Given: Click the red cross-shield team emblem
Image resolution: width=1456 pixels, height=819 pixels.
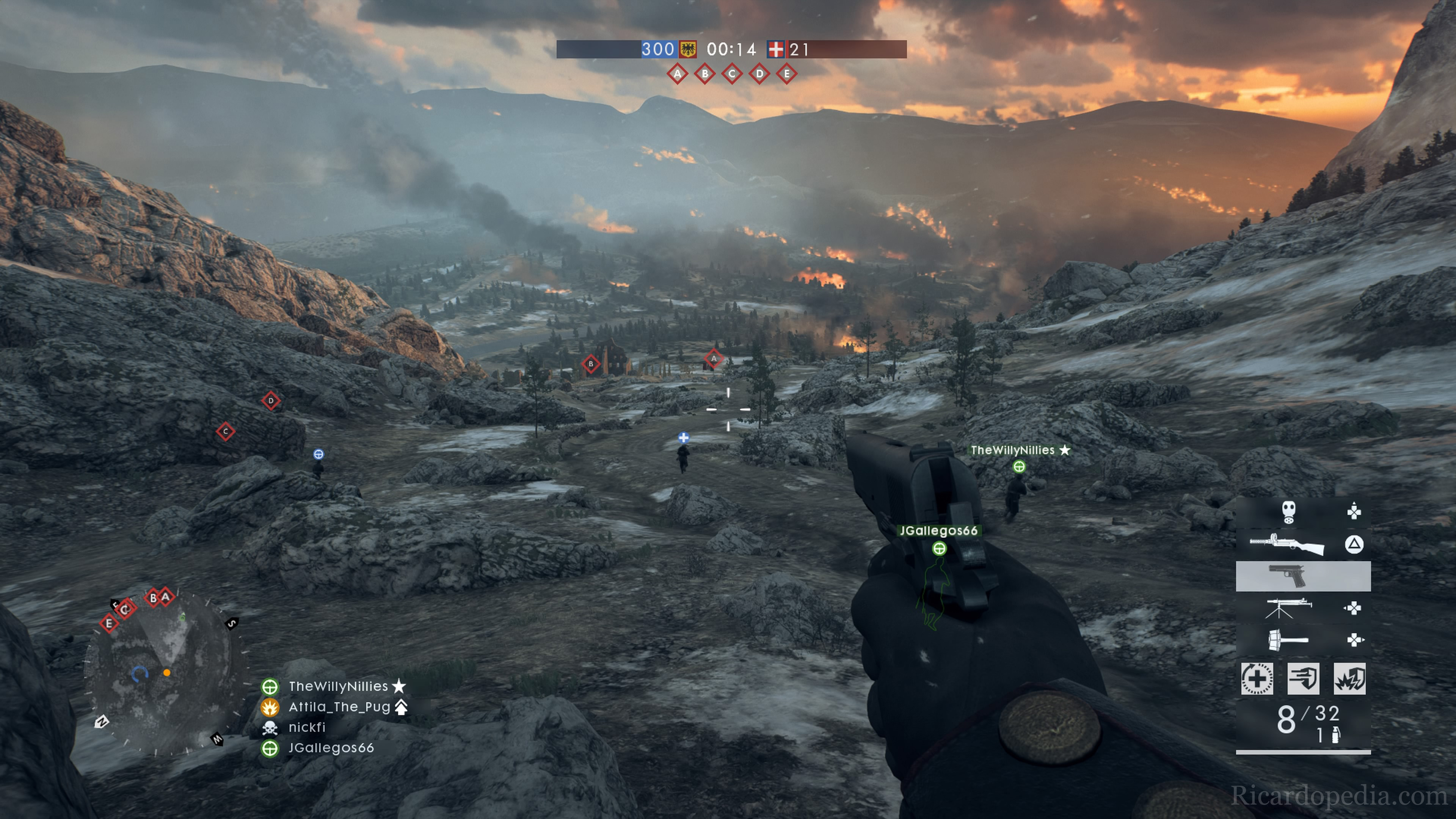Looking at the screenshot, I should 775,50.
